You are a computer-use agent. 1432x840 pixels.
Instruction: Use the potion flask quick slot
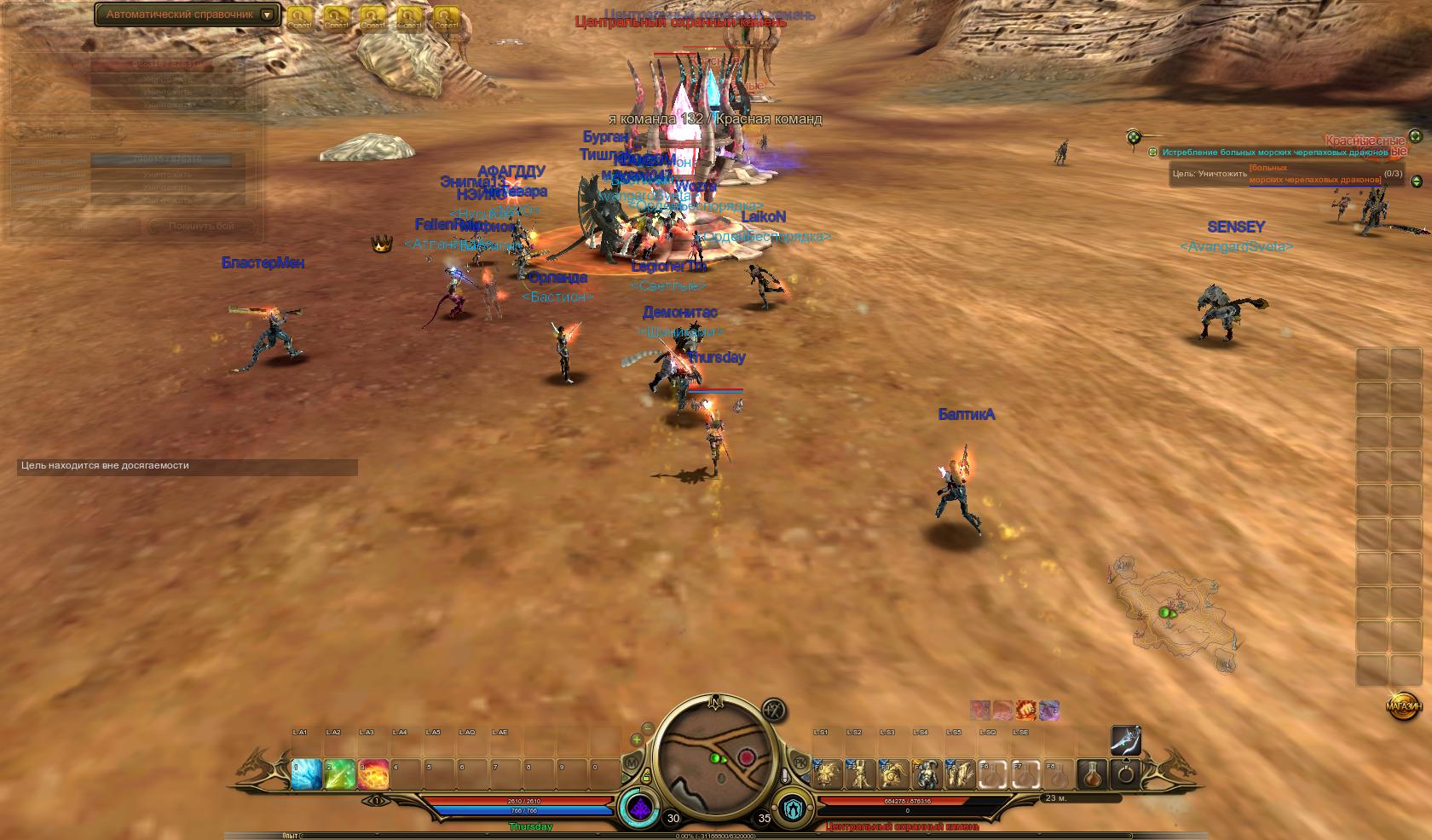[1093, 774]
